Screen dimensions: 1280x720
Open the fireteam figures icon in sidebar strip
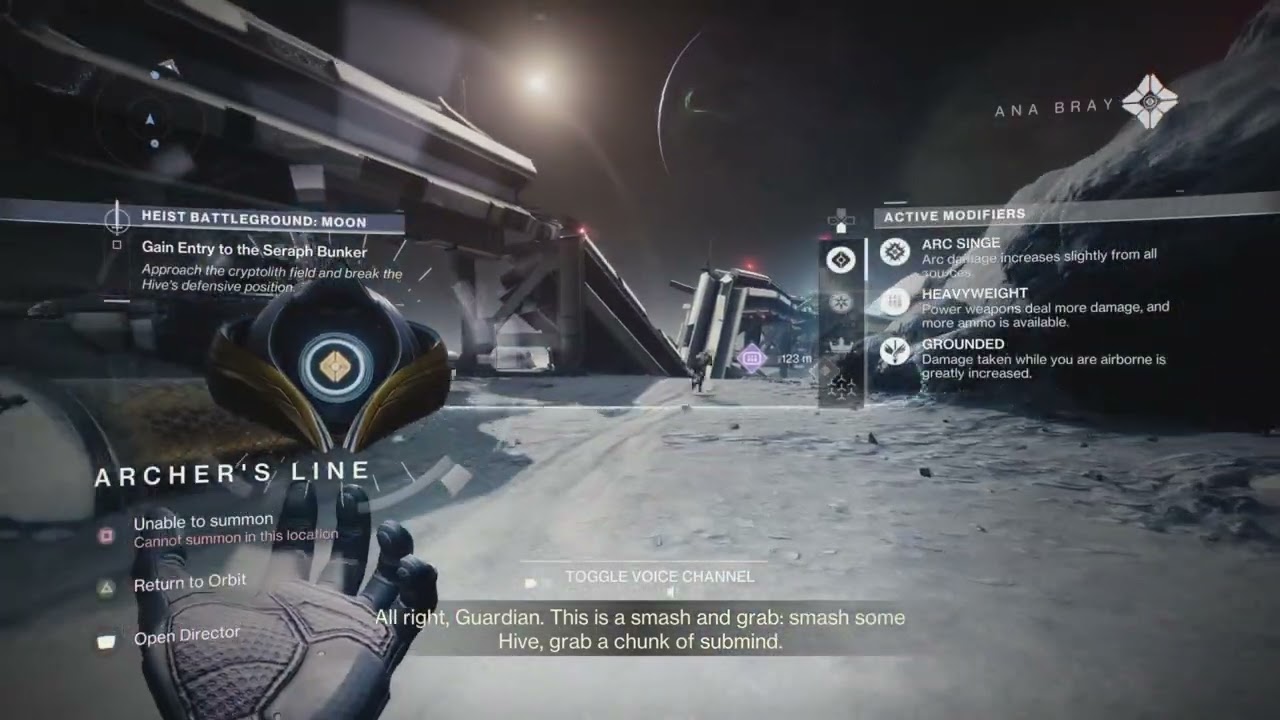coord(841,387)
